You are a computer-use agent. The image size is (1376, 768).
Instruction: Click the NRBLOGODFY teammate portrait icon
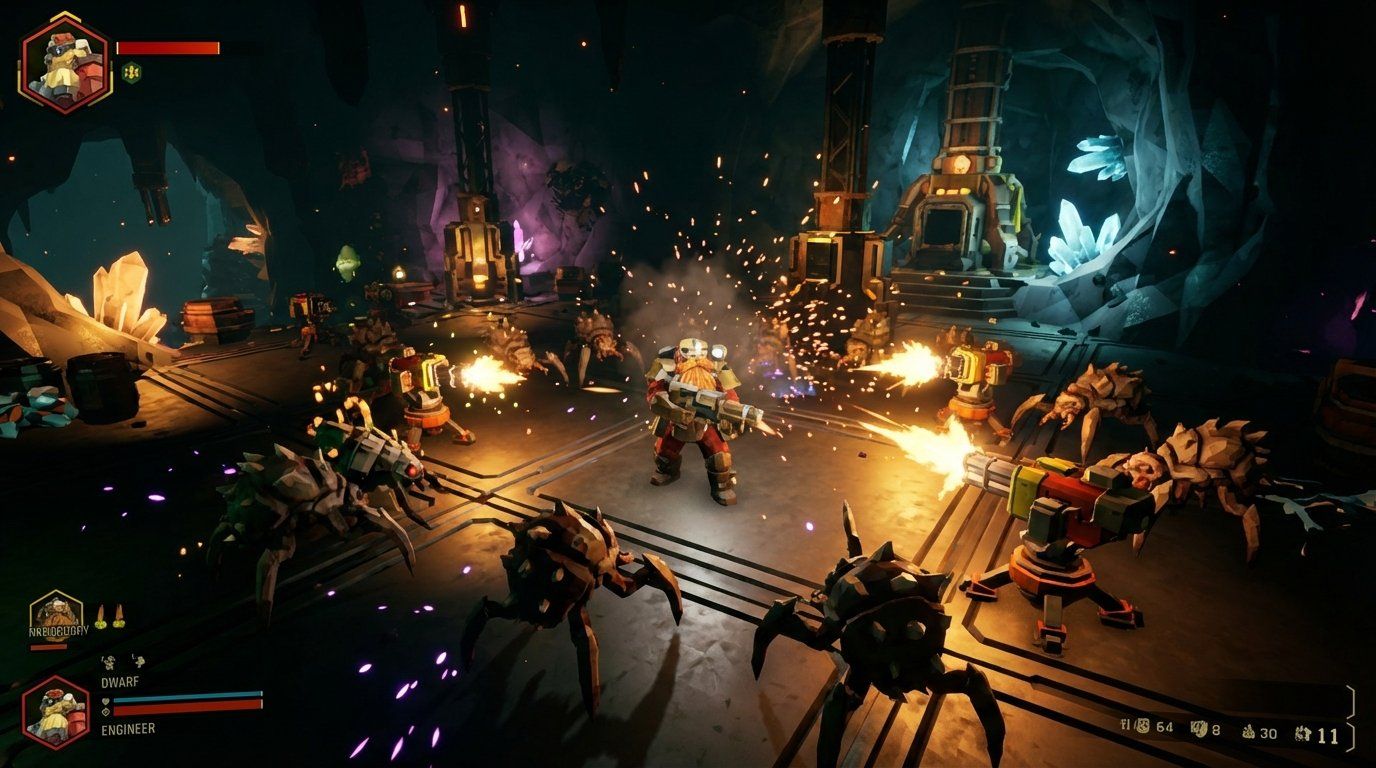pyautogui.click(x=55, y=614)
